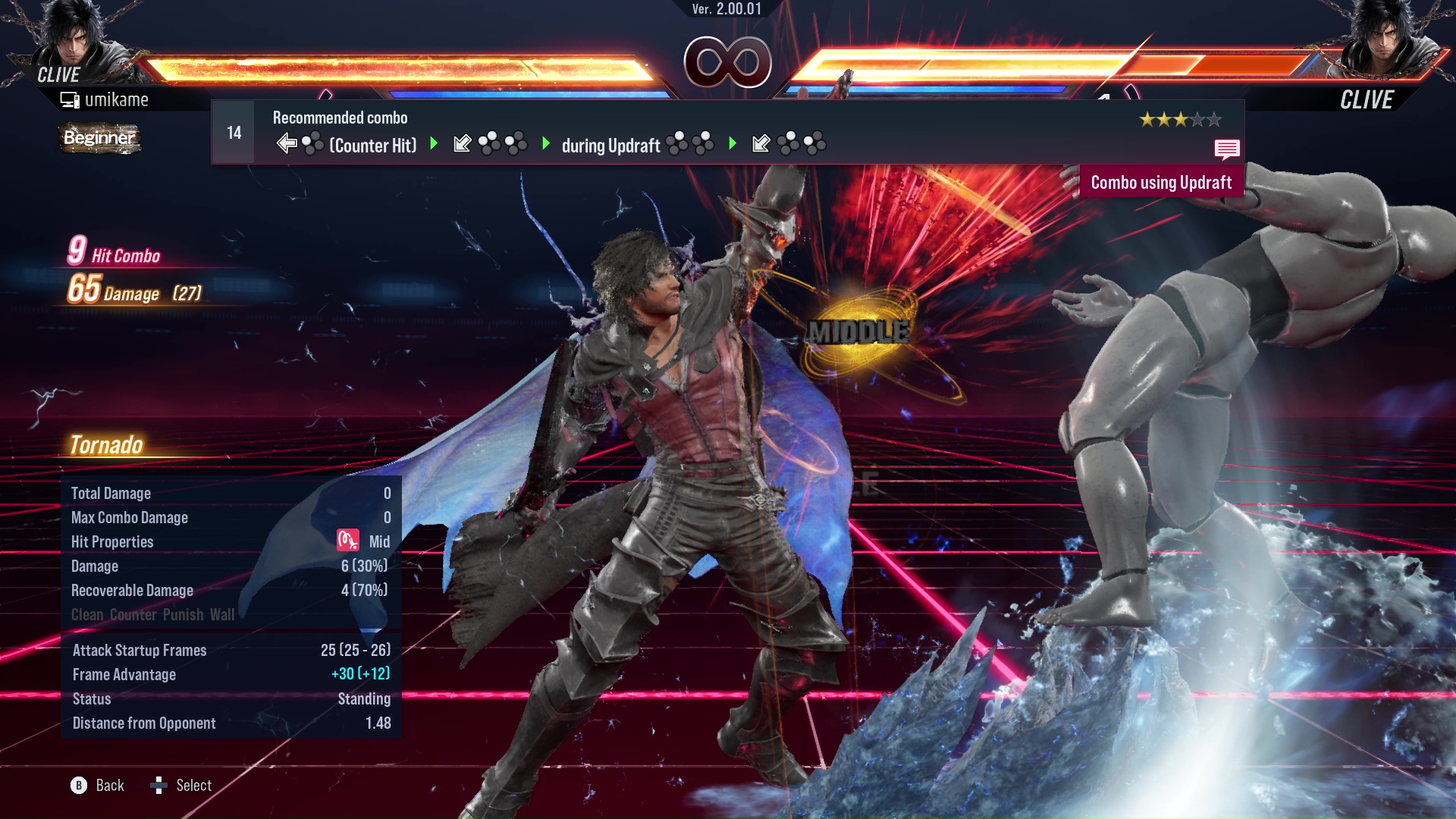Select recommended combo number 14
Screen dimensions: 1456x819
tap(234, 133)
